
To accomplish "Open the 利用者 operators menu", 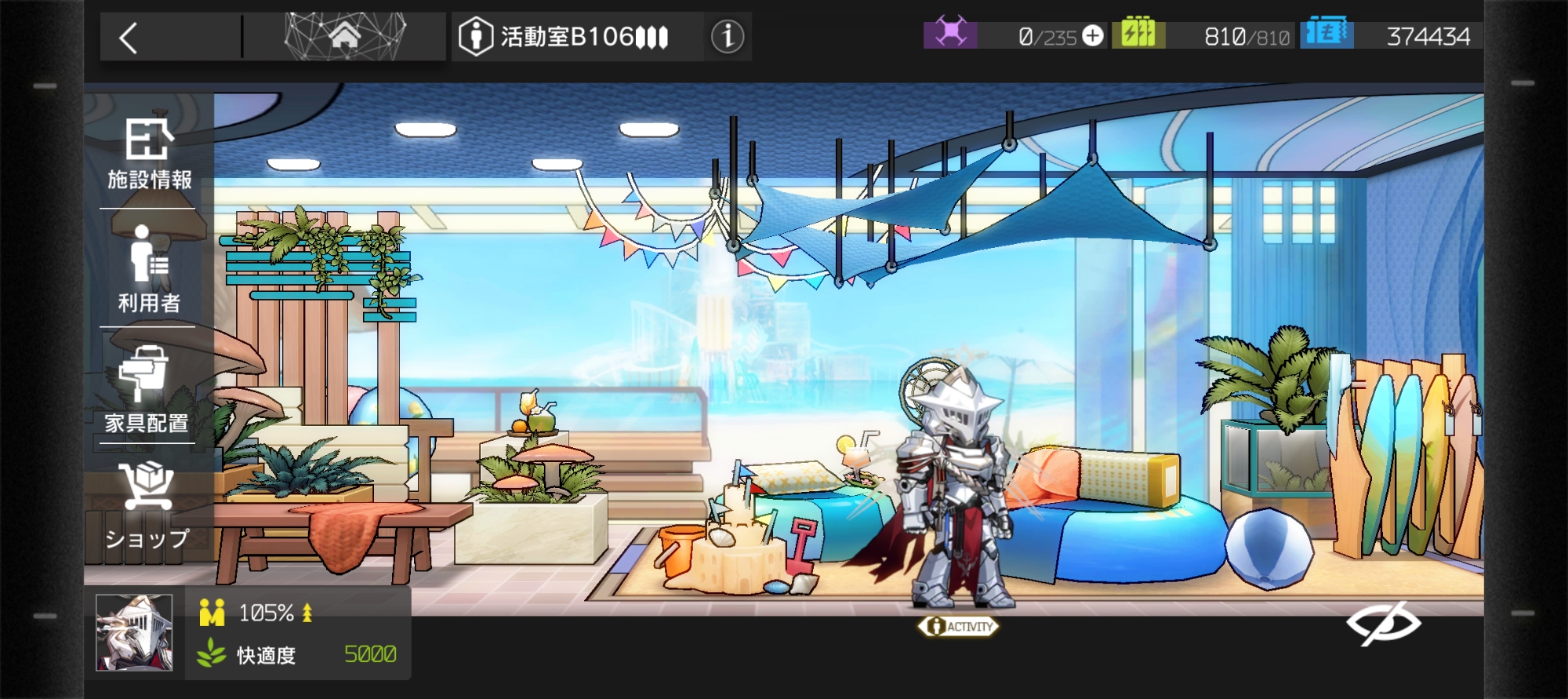I will (149, 269).
